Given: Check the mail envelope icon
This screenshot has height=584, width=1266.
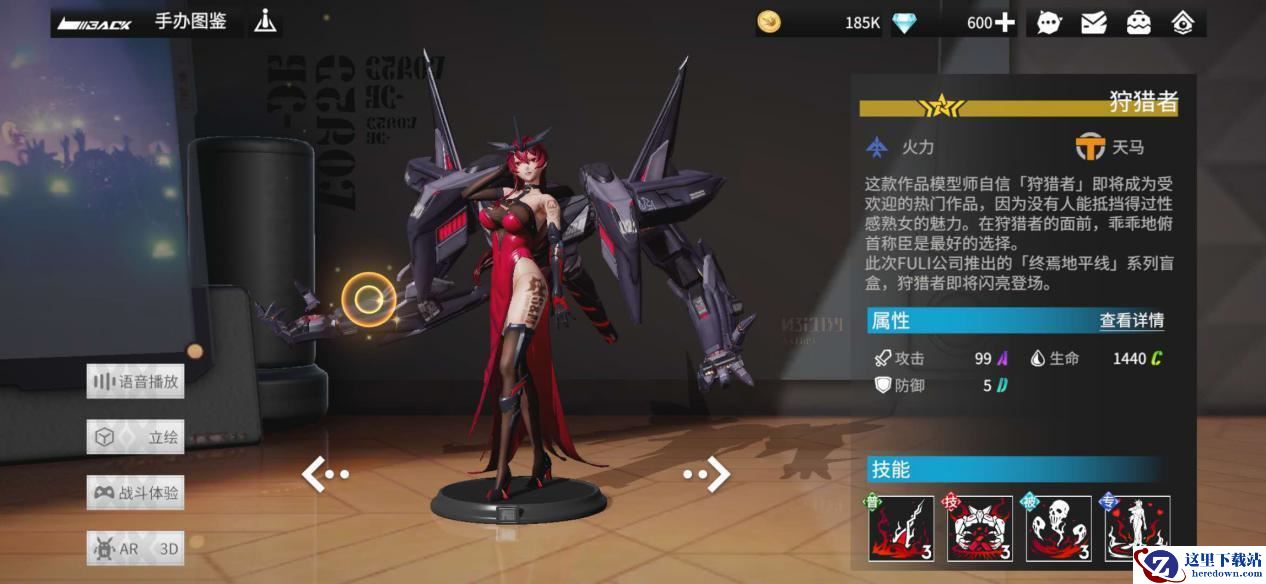Looking at the screenshot, I should coord(1094,22).
